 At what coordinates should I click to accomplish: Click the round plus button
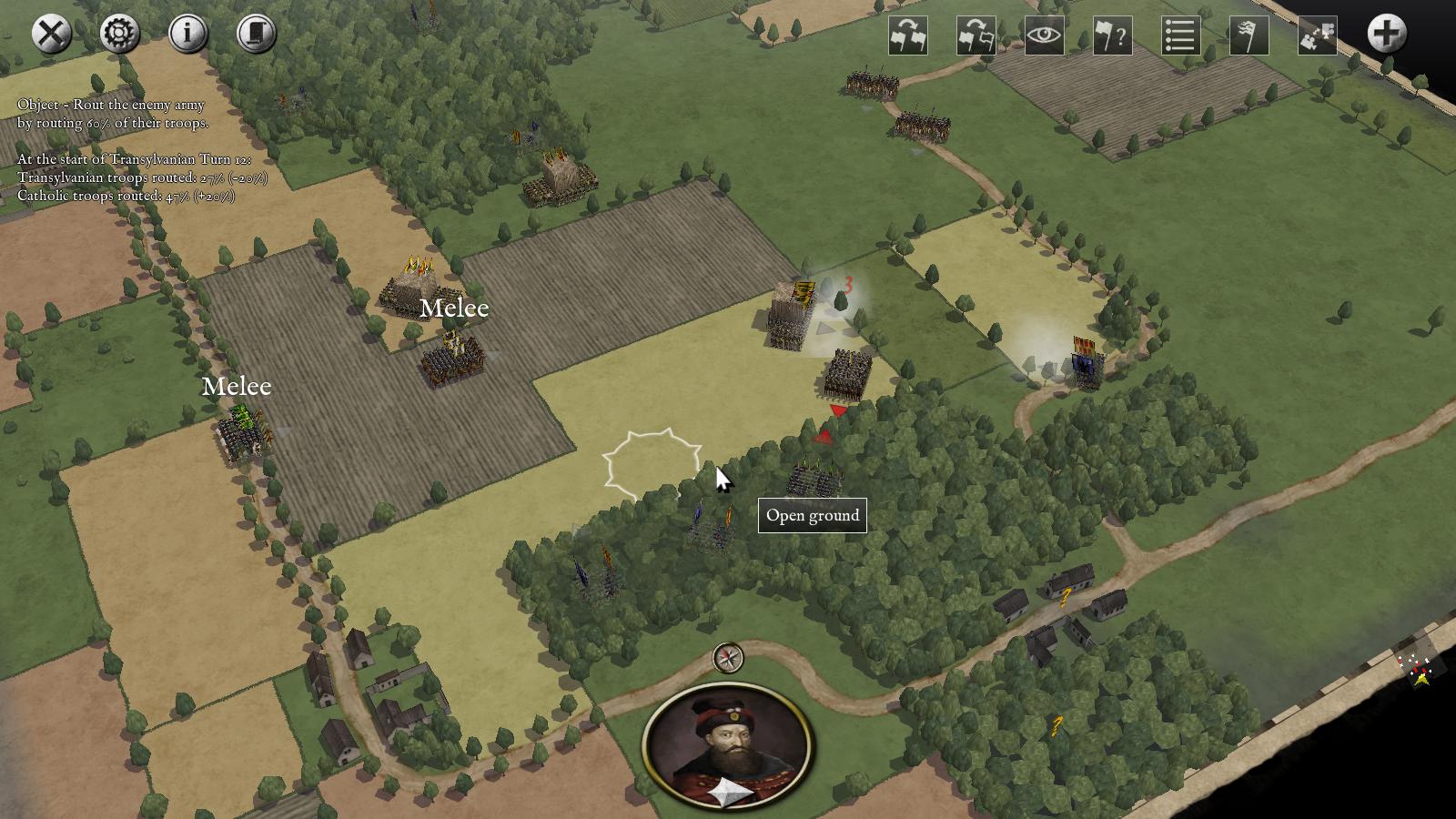[x=1386, y=35]
